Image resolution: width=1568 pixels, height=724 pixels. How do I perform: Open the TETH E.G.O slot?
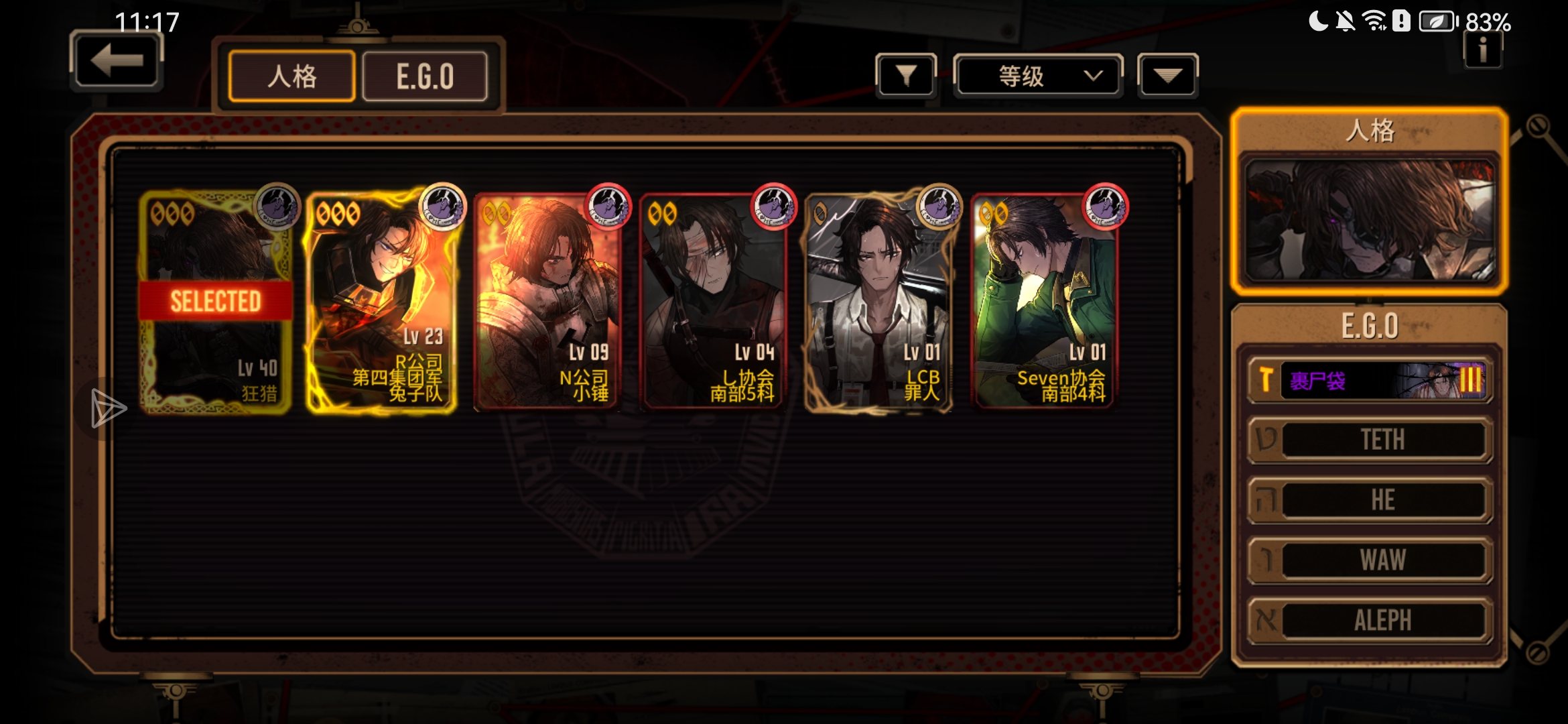1370,440
